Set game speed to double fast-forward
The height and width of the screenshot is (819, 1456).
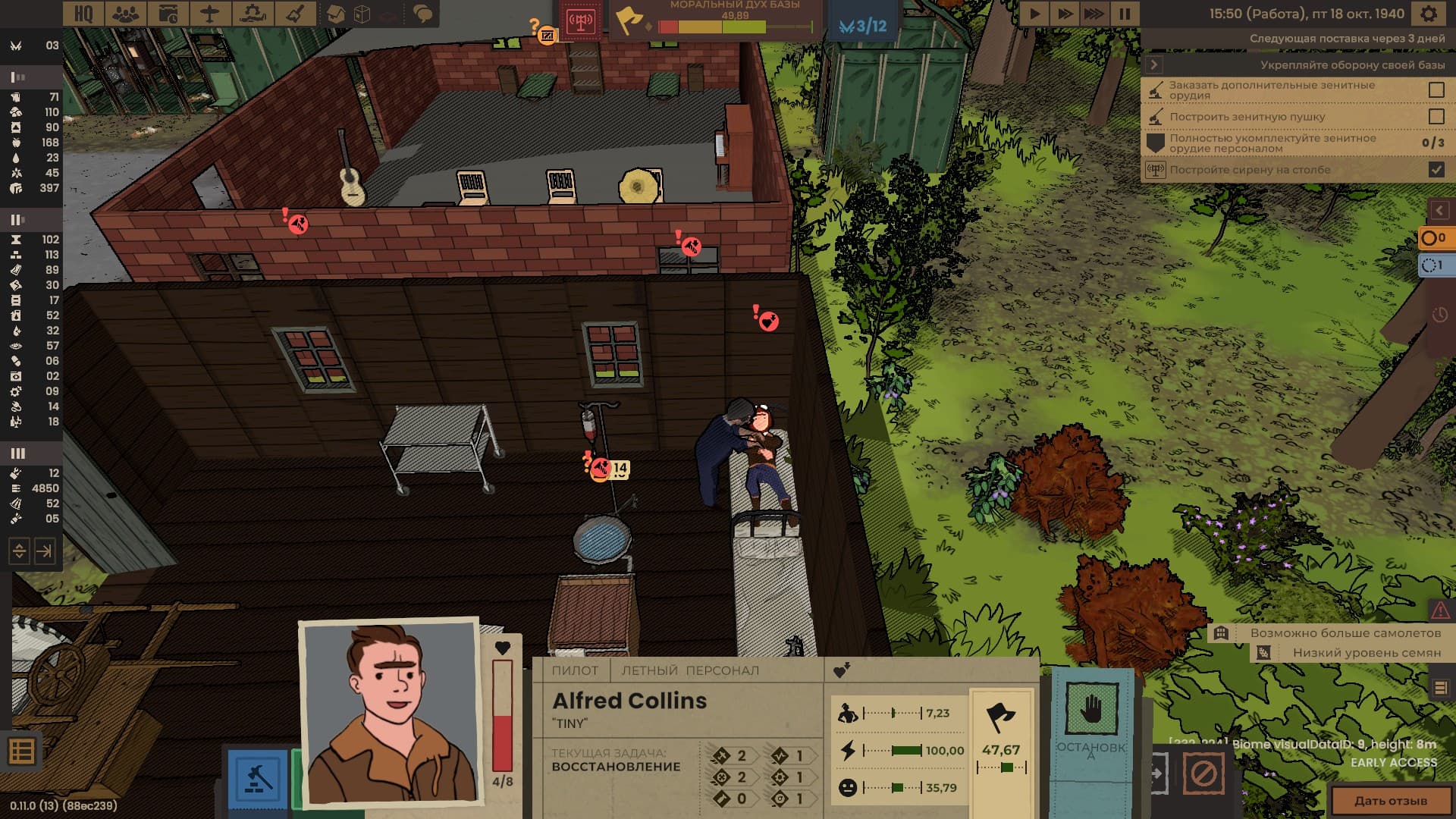point(1064,14)
